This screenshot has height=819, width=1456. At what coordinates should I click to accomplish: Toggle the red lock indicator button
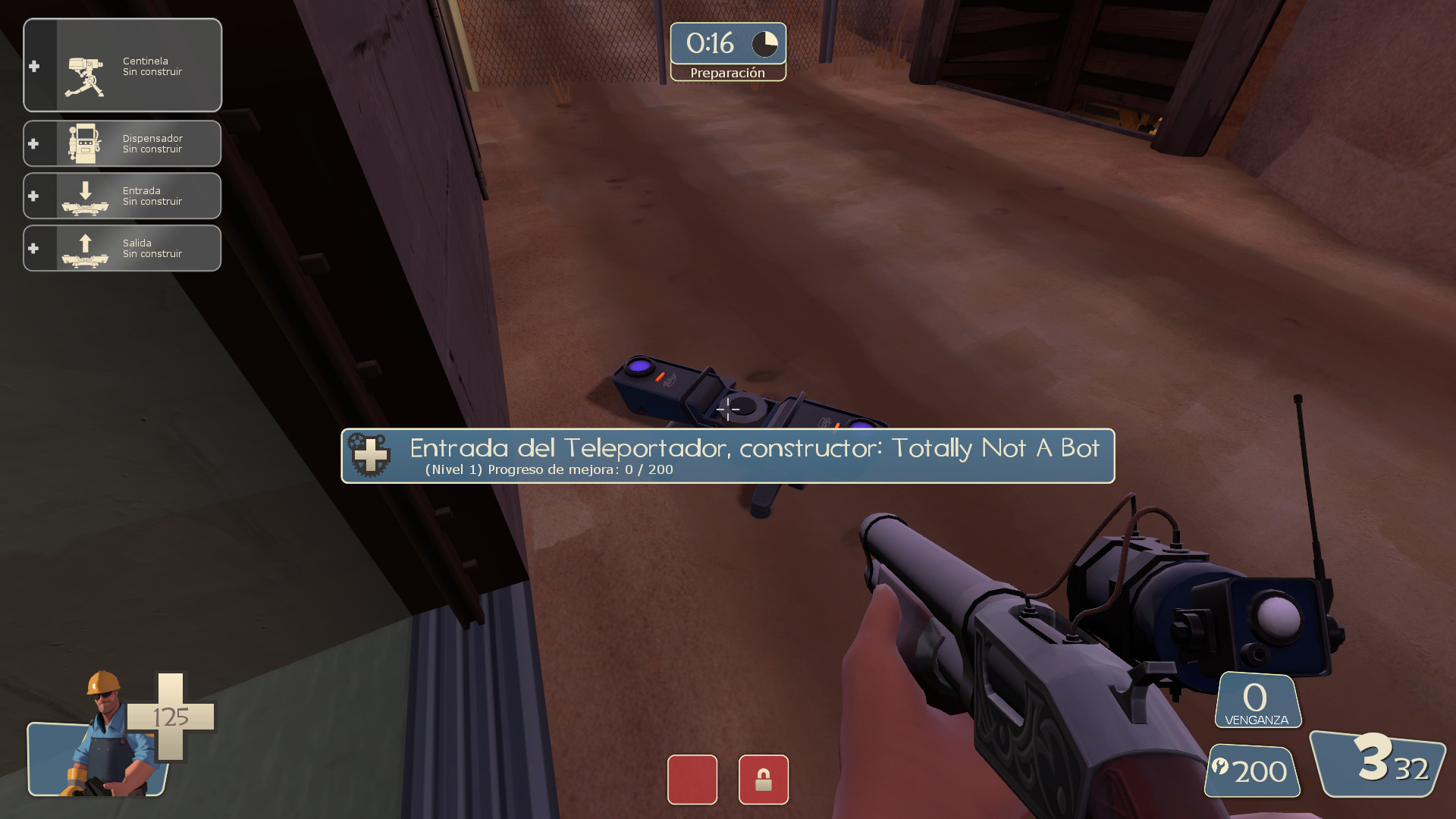point(764,780)
